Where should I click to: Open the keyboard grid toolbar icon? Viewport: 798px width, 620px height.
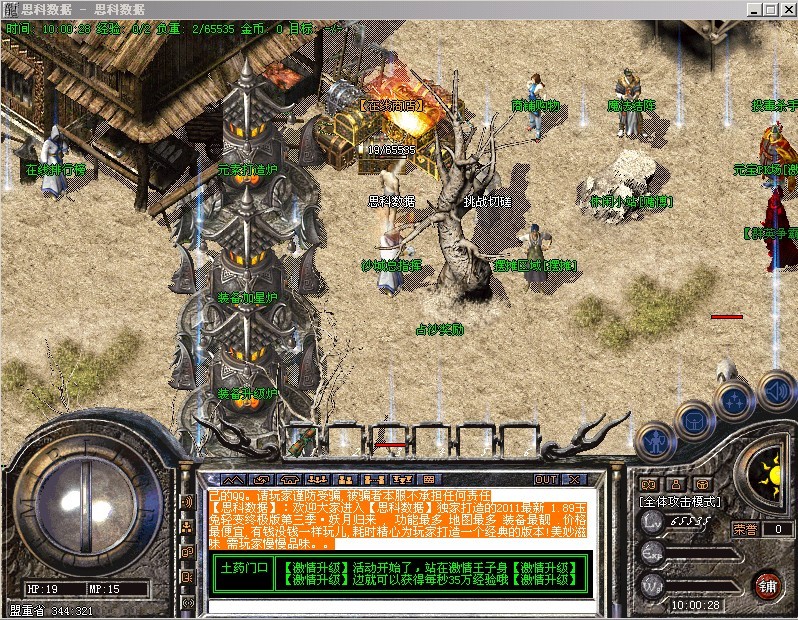tap(429, 480)
